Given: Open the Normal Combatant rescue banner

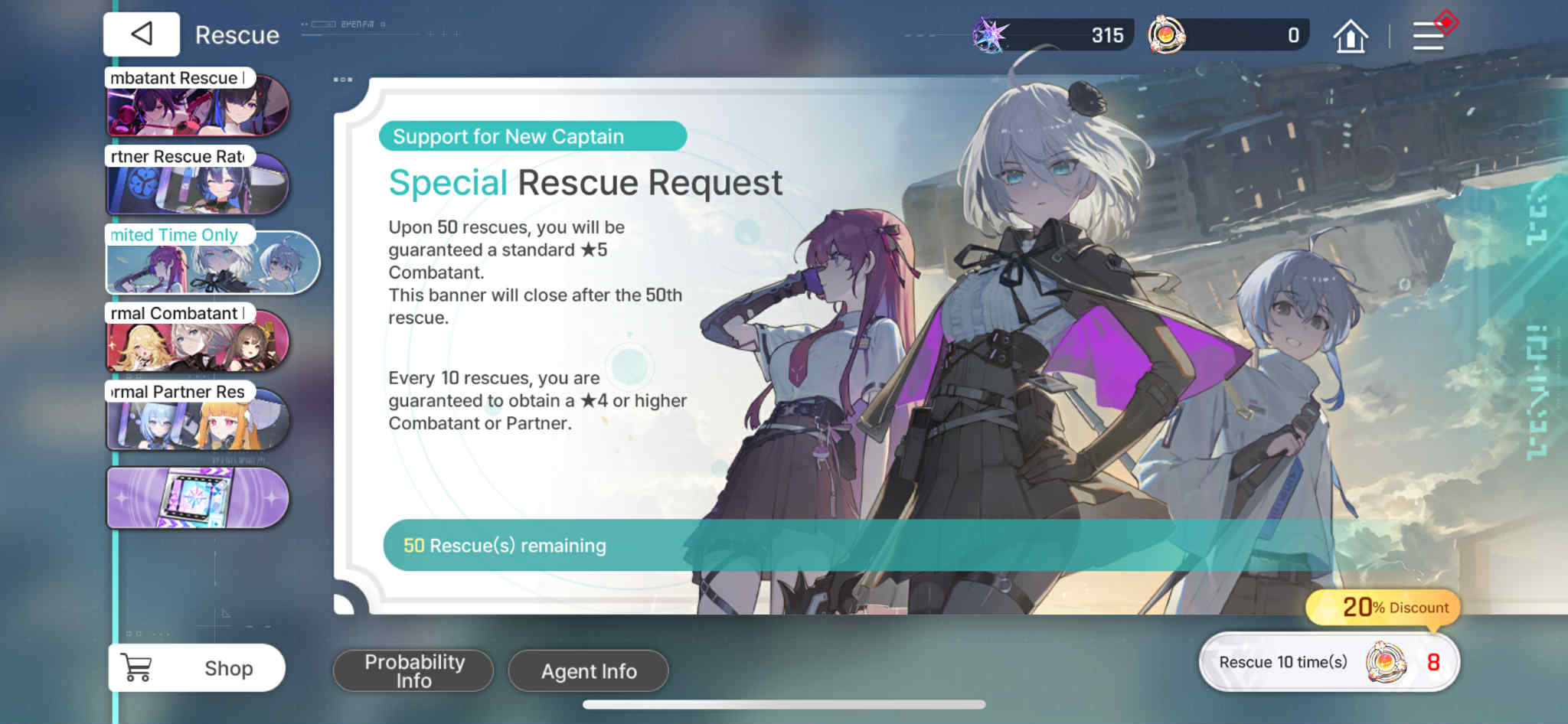Looking at the screenshot, I should pos(198,342).
